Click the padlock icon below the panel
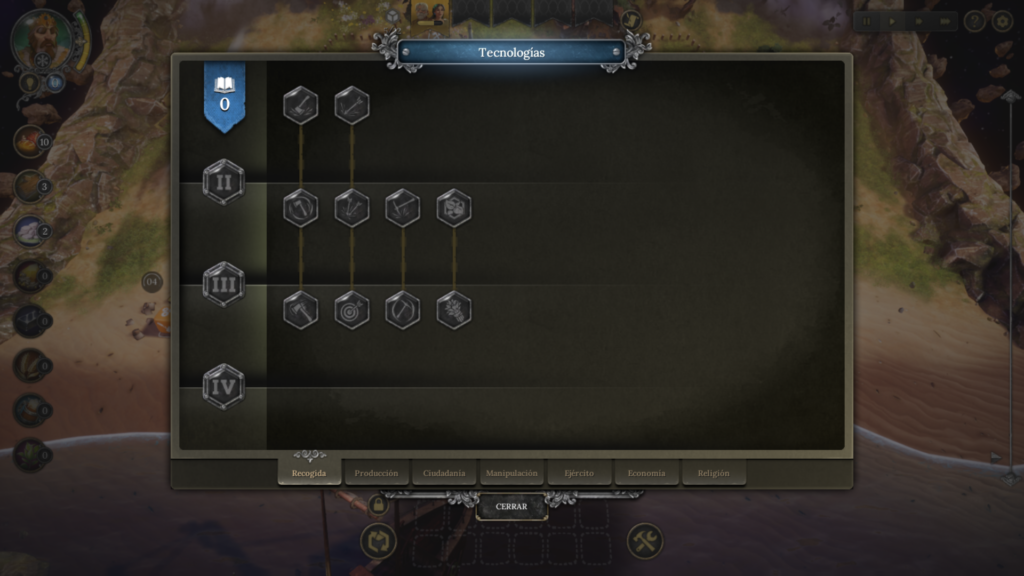The image size is (1024, 576). click(x=378, y=505)
